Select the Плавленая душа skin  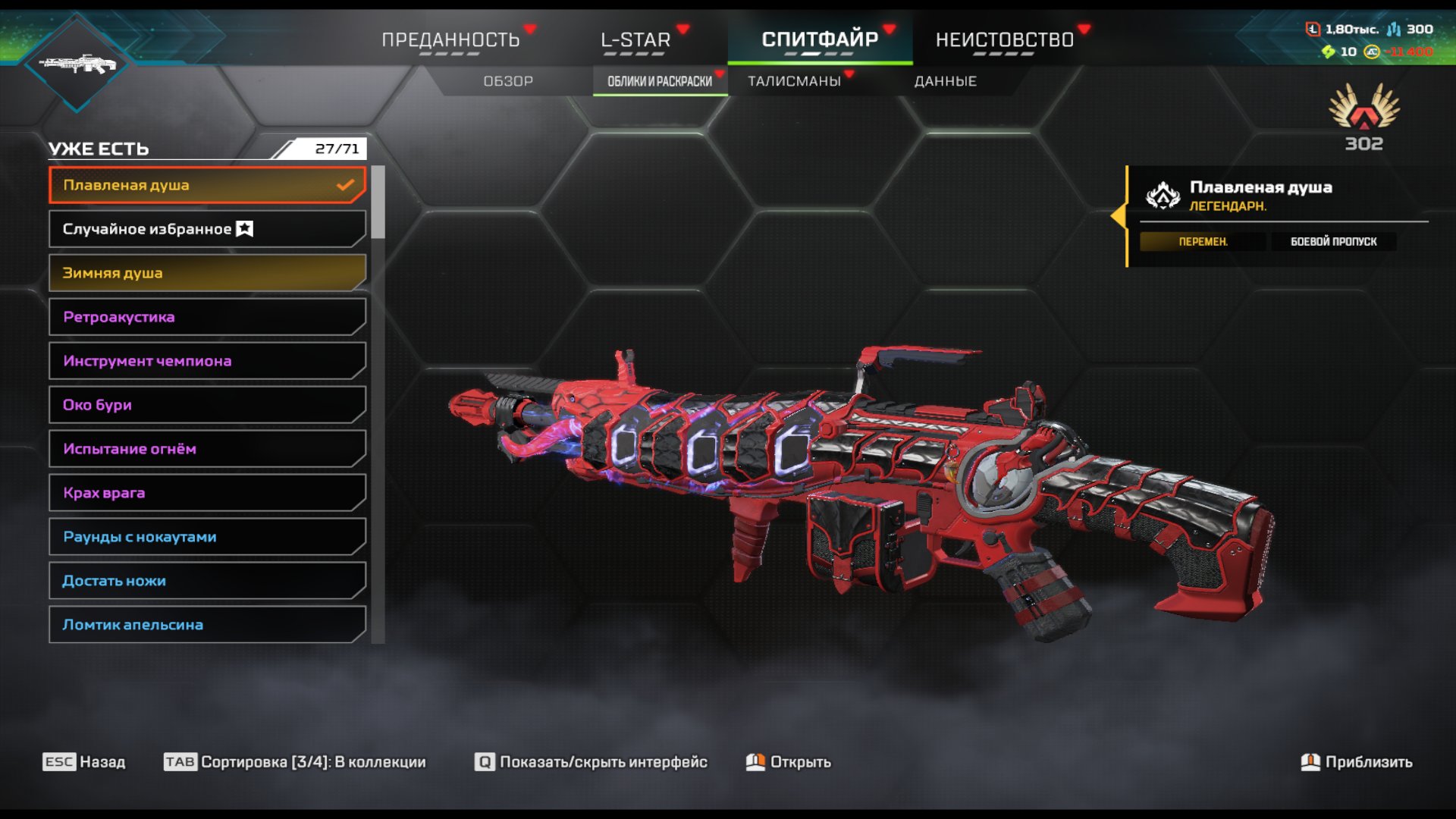tap(206, 185)
